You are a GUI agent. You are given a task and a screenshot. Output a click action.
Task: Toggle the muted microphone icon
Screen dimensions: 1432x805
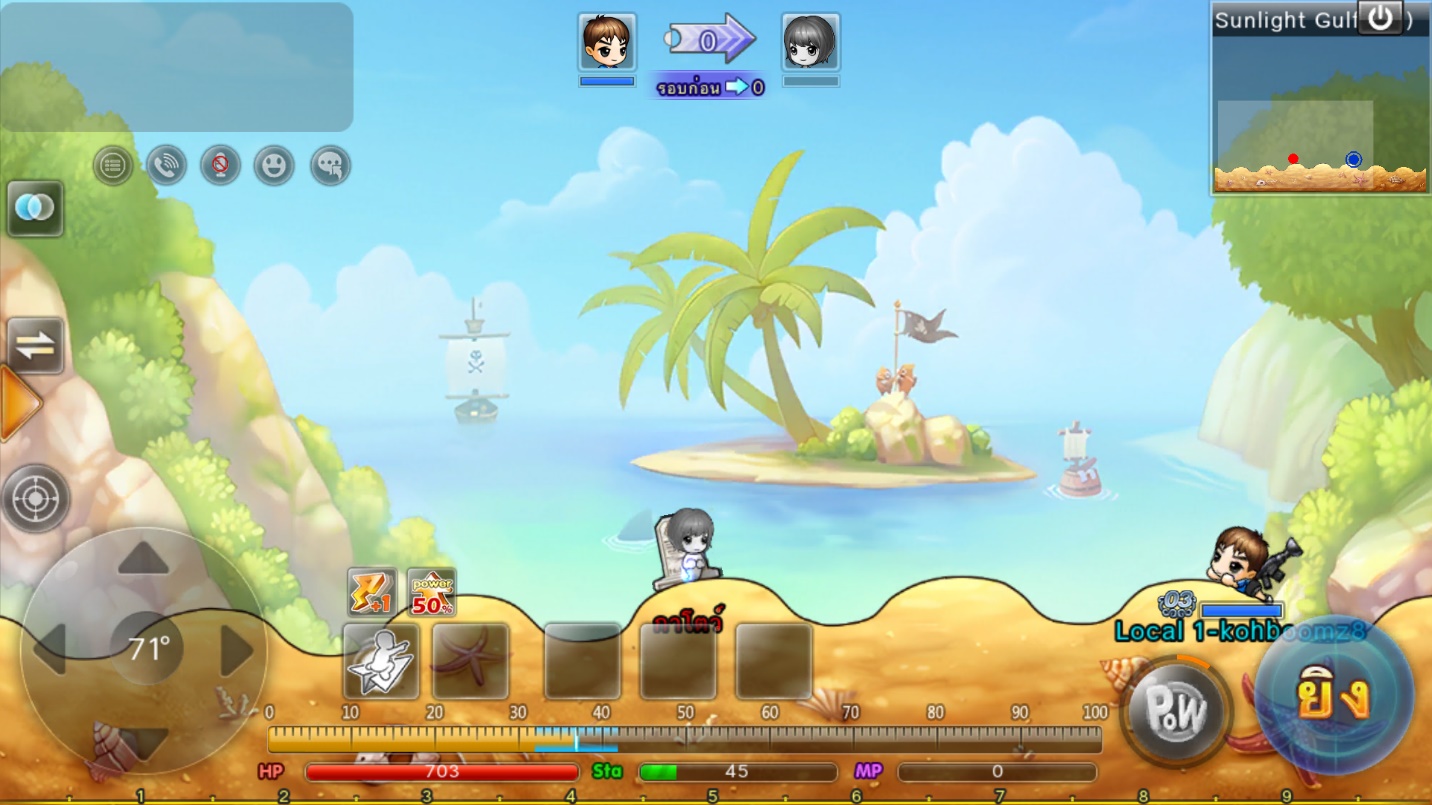(220, 165)
